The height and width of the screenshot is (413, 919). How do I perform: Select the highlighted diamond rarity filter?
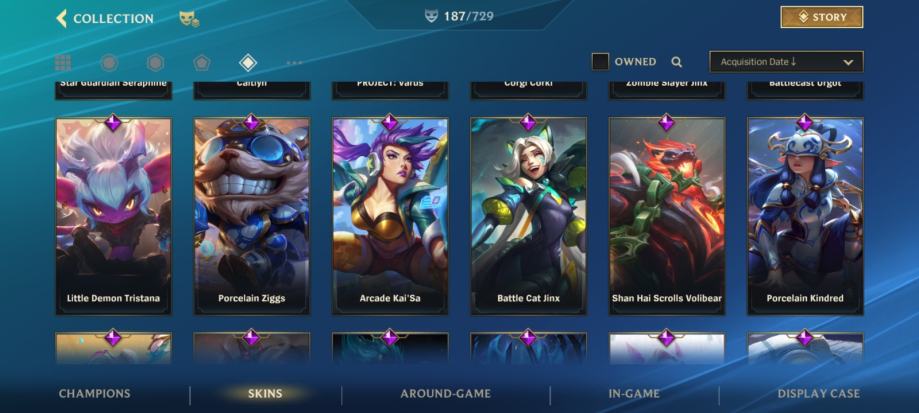(x=248, y=63)
